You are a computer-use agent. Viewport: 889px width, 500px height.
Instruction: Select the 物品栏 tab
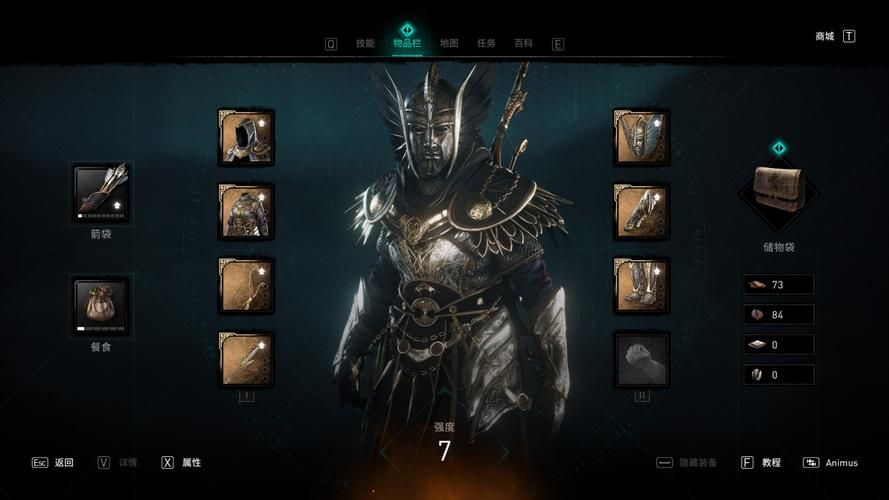click(407, 43)
